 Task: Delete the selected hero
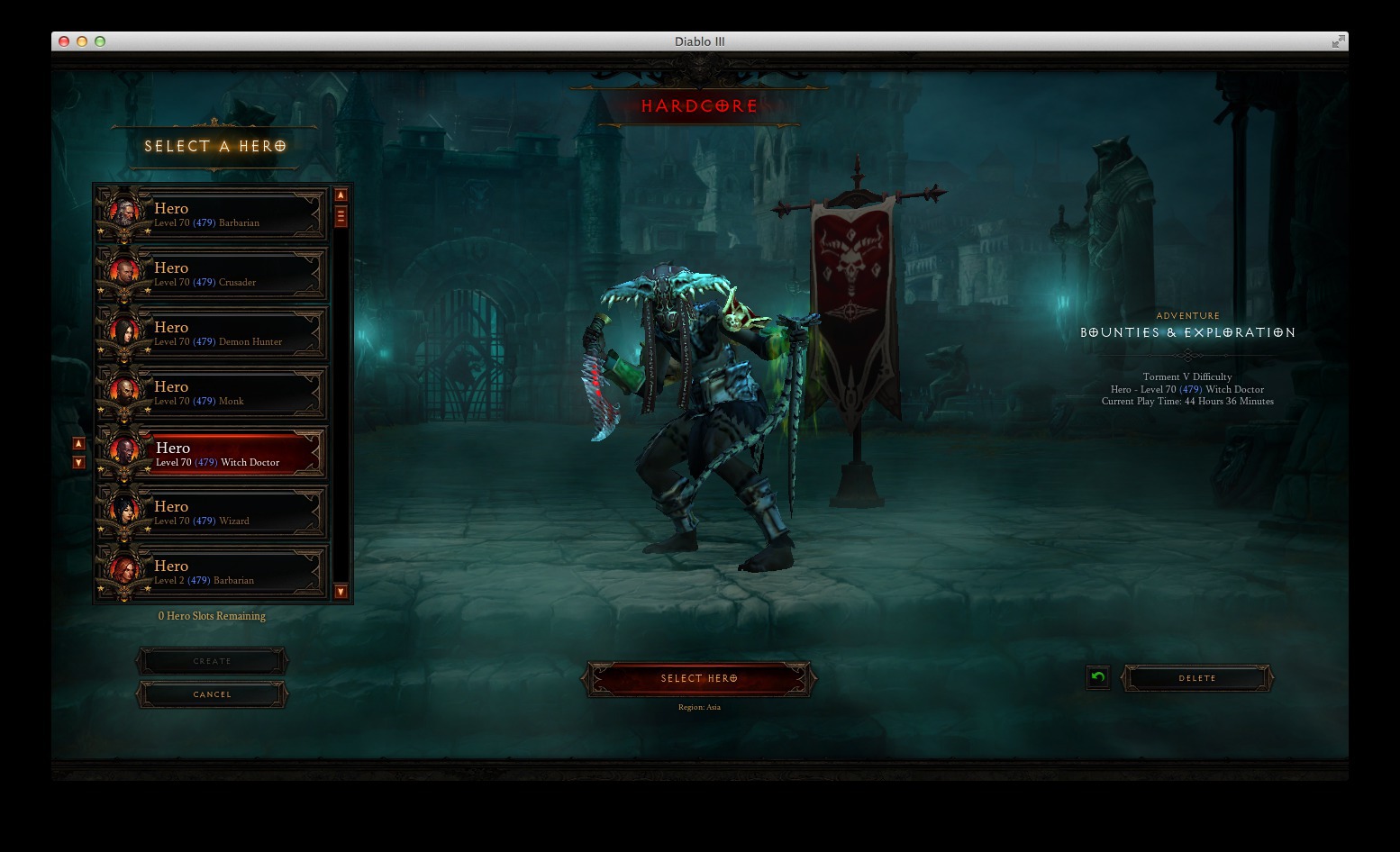(x=1196, y=678)
